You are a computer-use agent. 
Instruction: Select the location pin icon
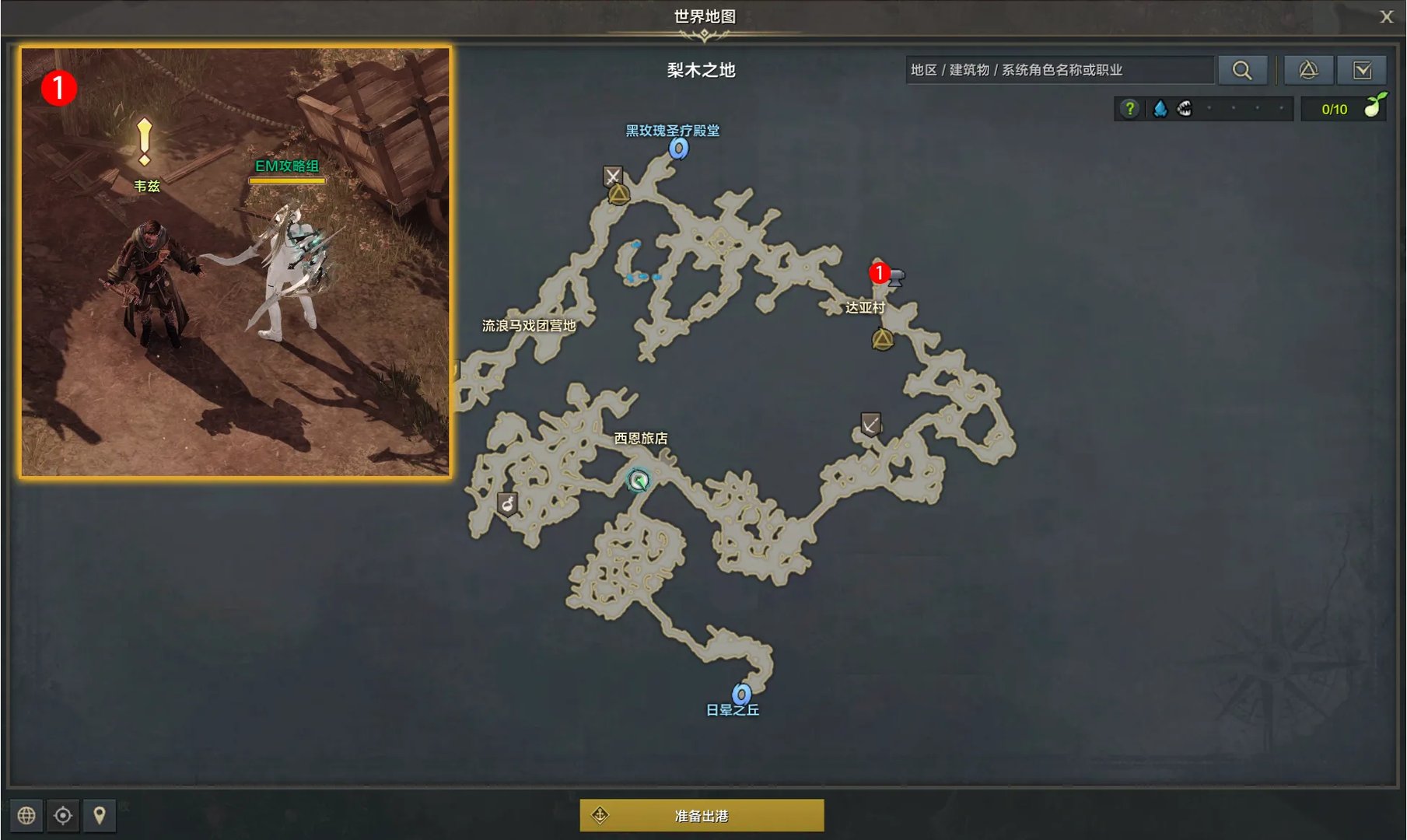coord(100,816)
